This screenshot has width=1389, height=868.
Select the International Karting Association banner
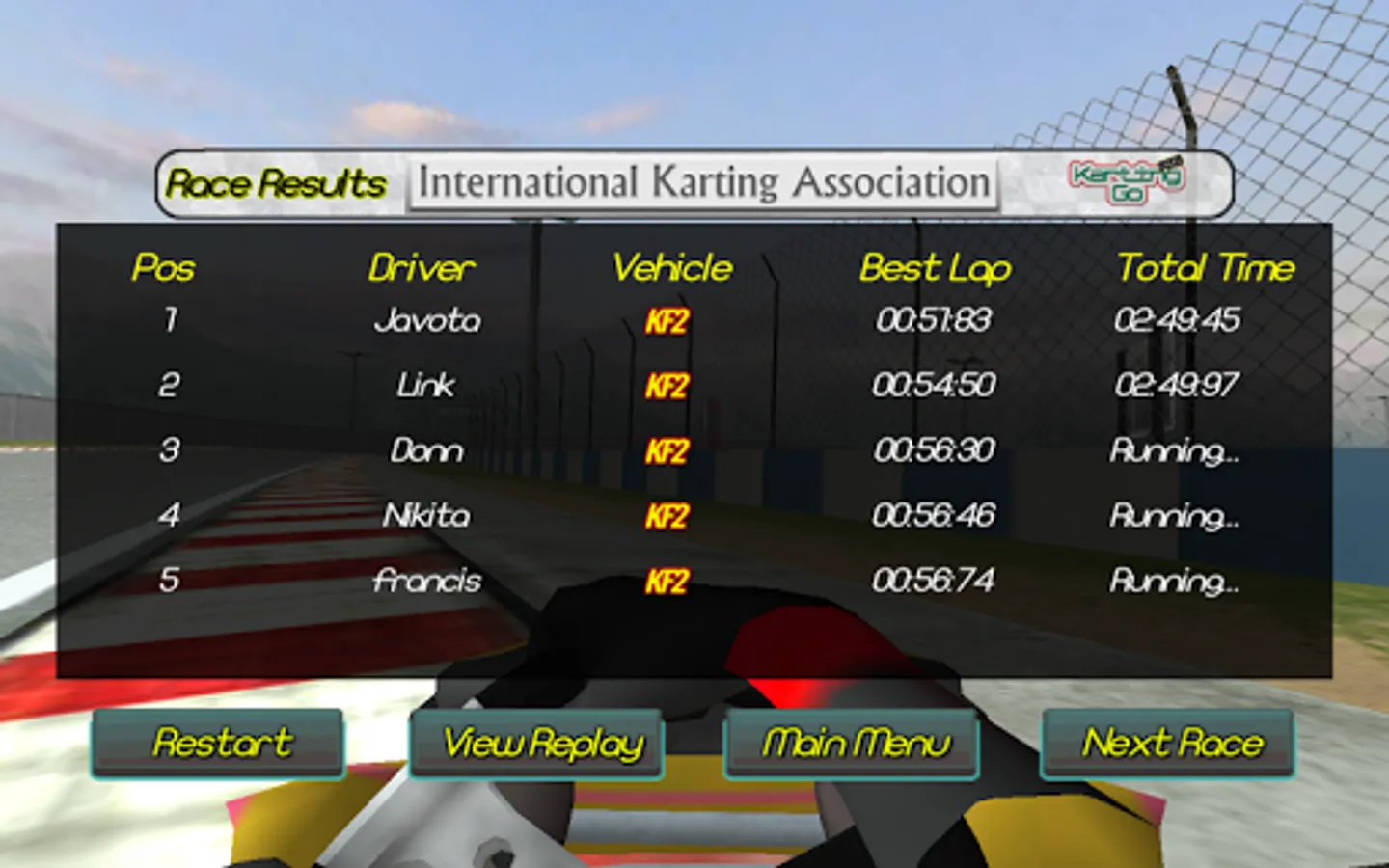[702, 181]
